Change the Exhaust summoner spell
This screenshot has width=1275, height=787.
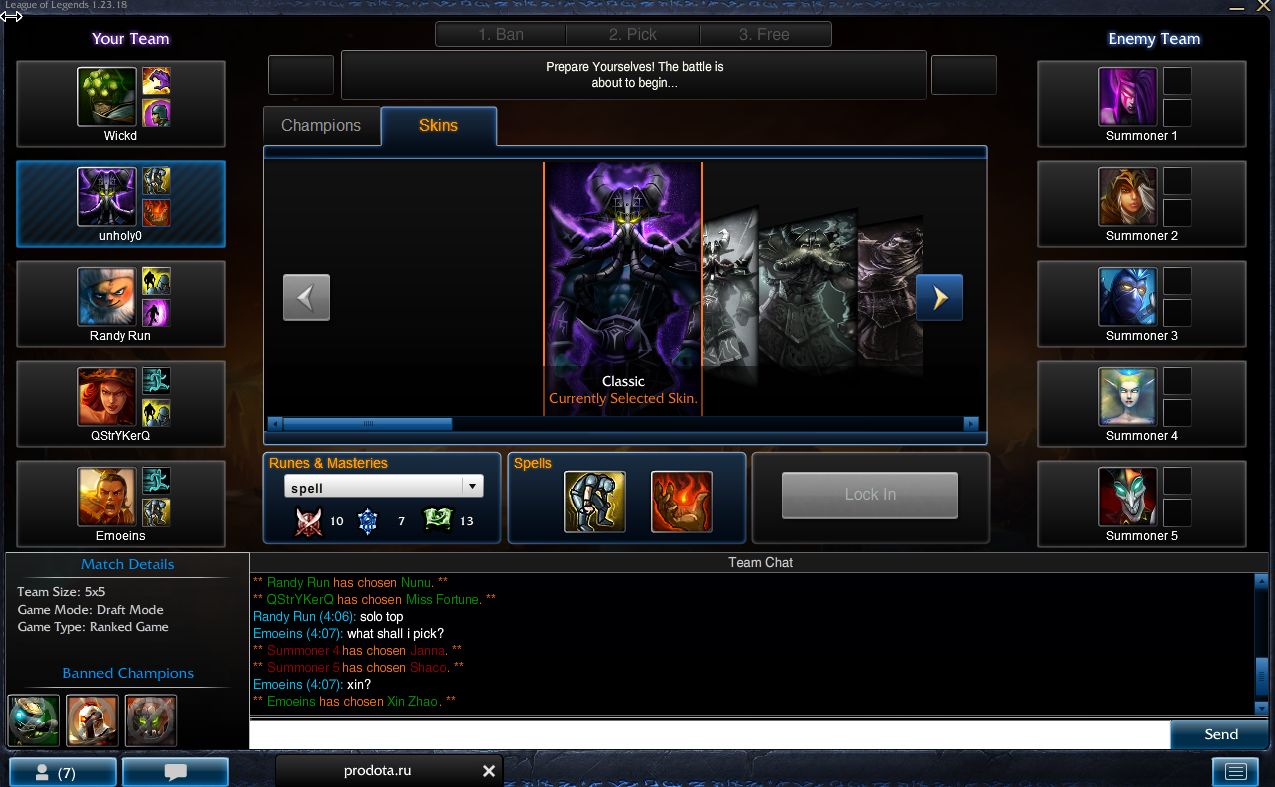[595, 502]
